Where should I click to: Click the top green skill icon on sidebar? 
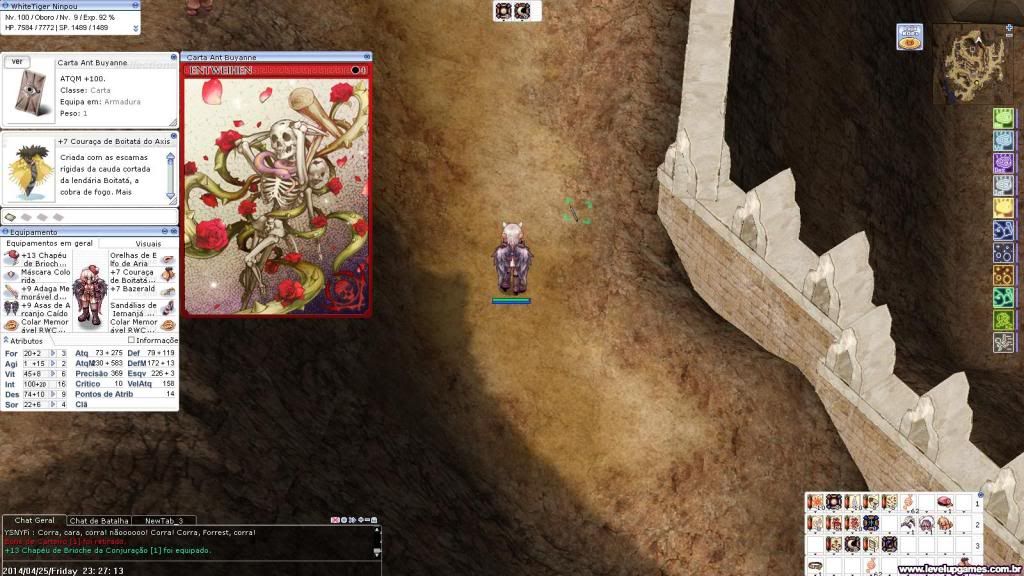[x=1004, y=117]
